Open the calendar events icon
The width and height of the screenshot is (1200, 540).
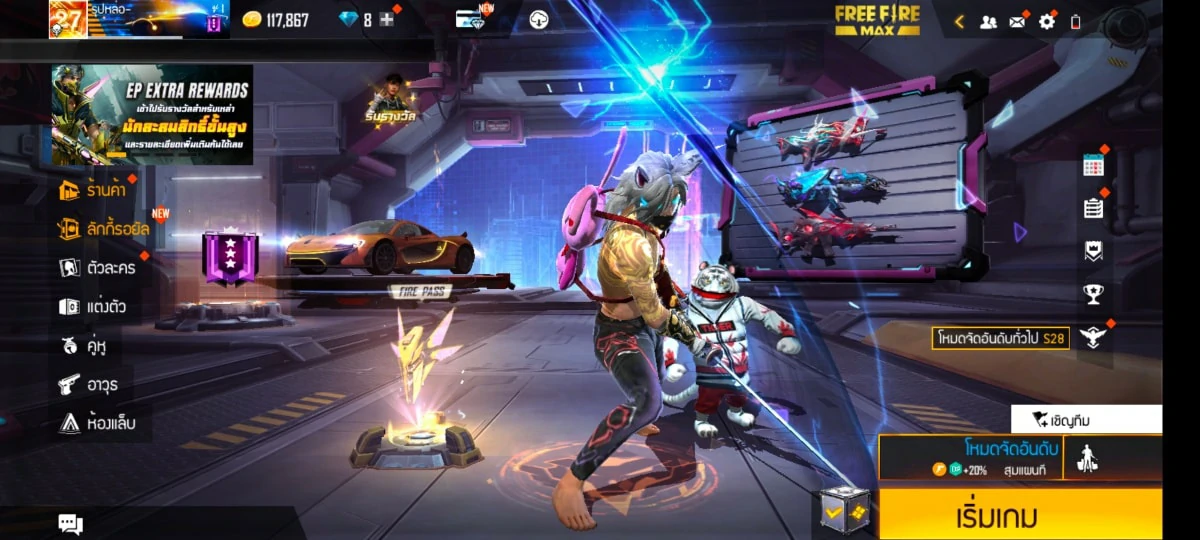[x=1093, y=166]
